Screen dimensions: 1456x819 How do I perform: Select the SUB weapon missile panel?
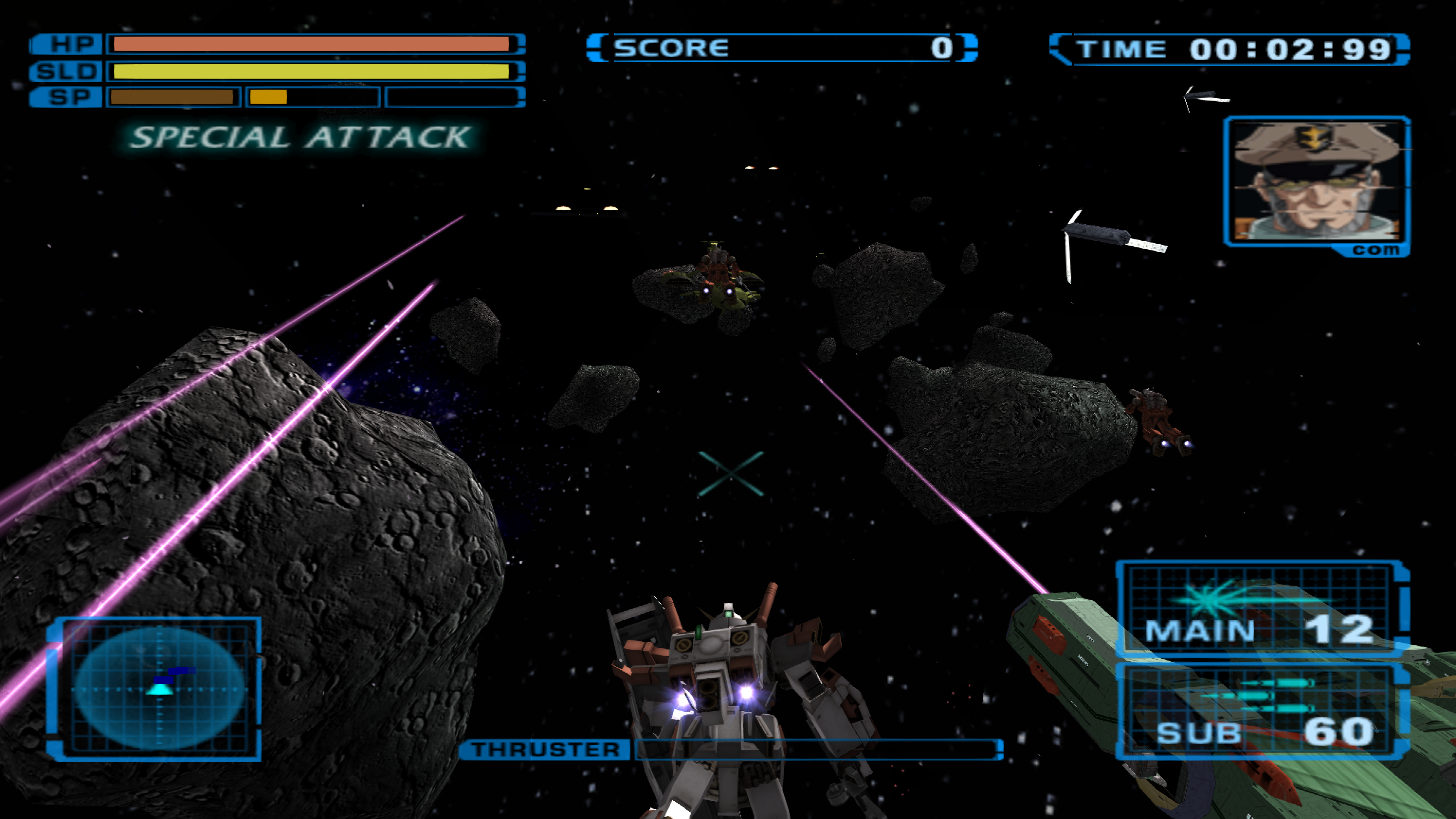[x=1259, y=711]
